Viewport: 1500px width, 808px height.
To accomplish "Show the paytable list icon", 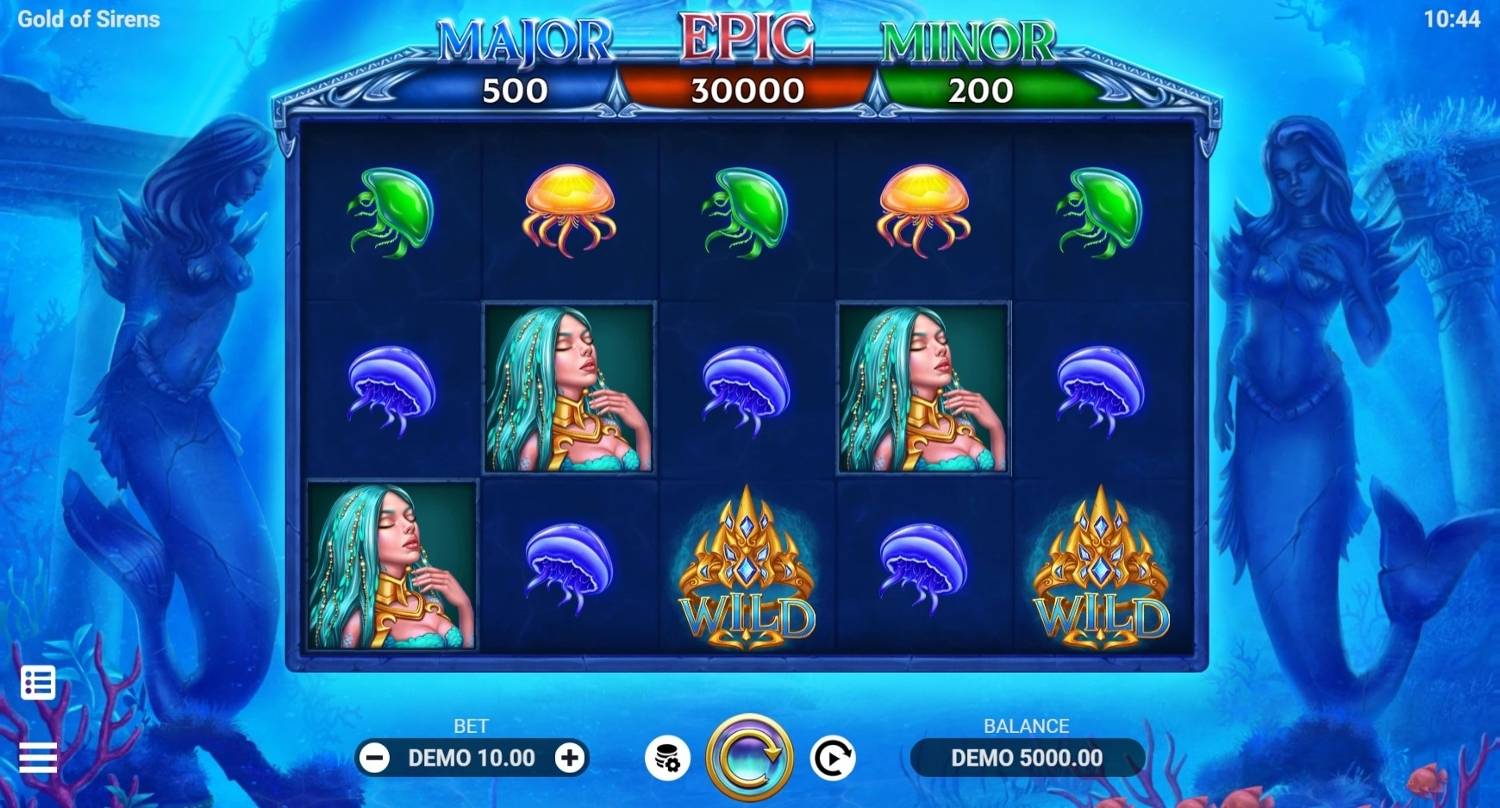I will pyautogui.click(x=38, y=683).
